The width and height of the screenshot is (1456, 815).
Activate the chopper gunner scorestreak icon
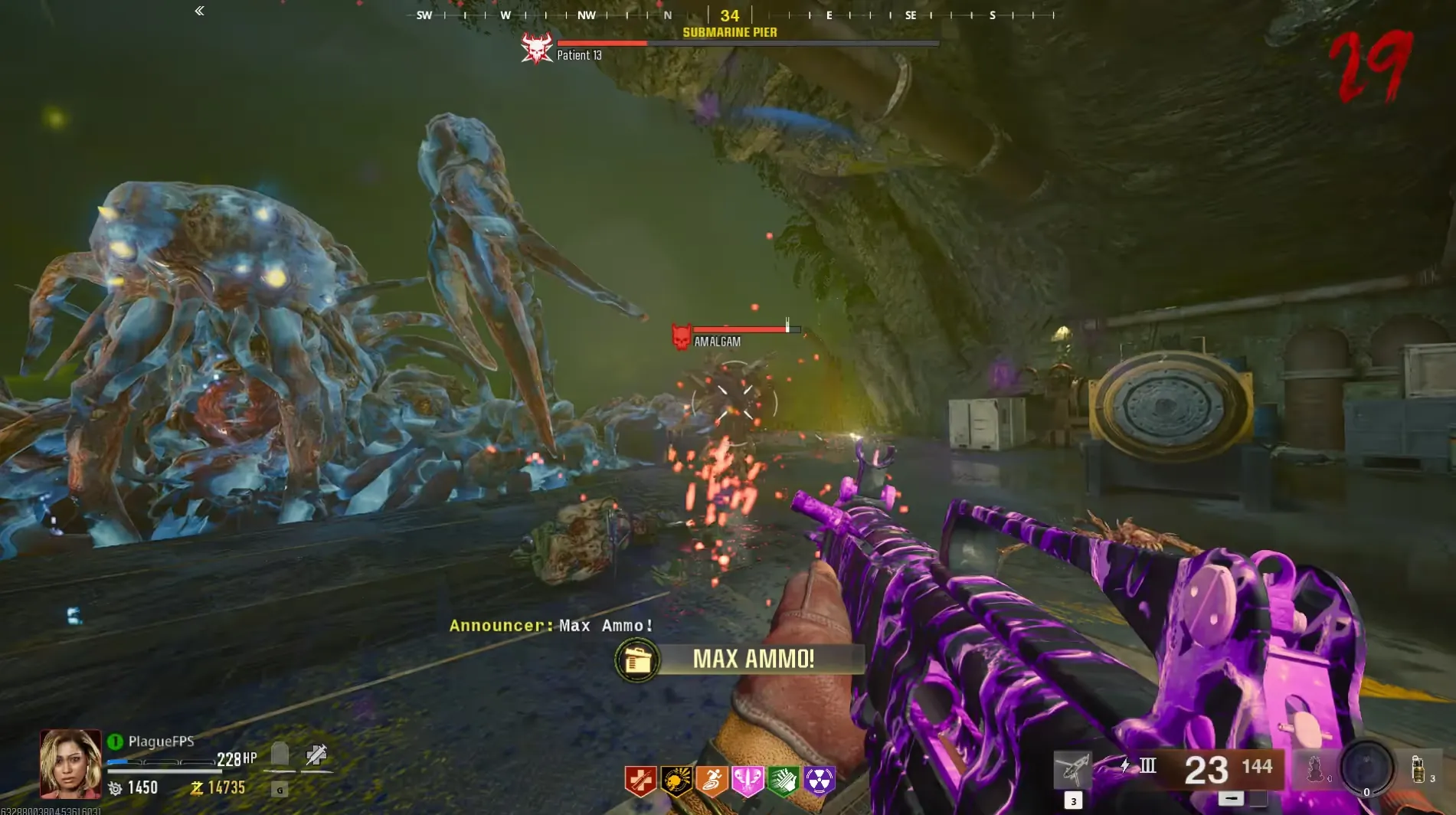1072,769
